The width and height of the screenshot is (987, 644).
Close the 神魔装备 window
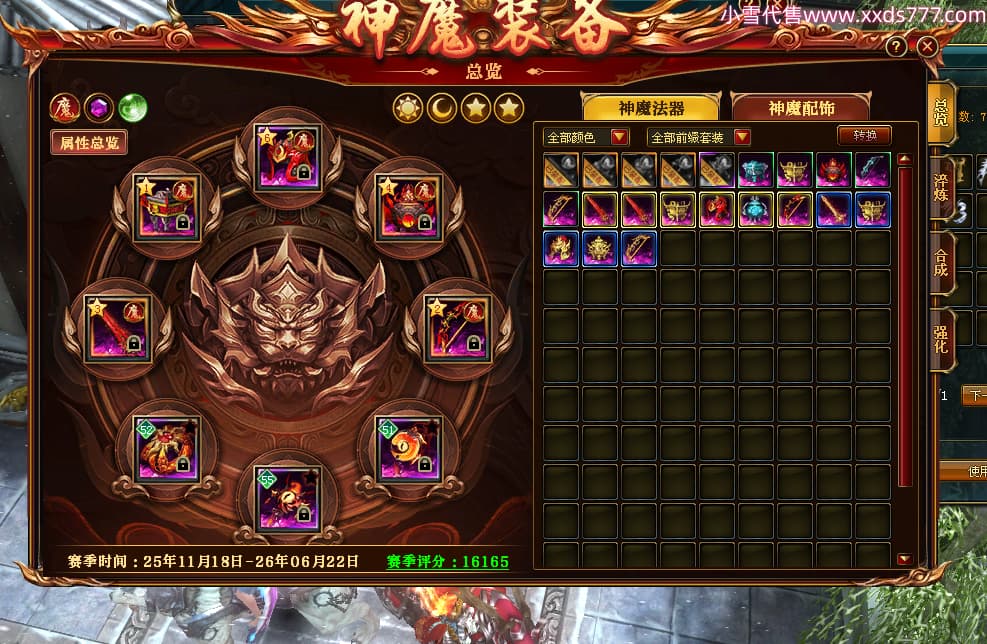tap(928, 46)
